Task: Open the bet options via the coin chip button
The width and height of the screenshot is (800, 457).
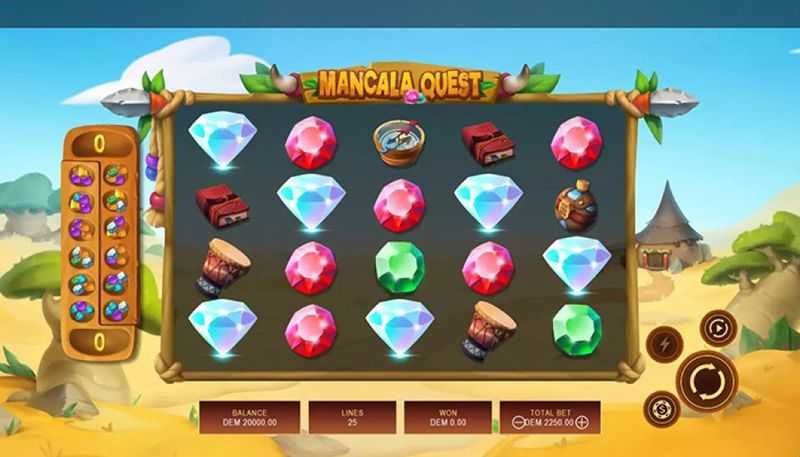Action: tap(661, 408)
